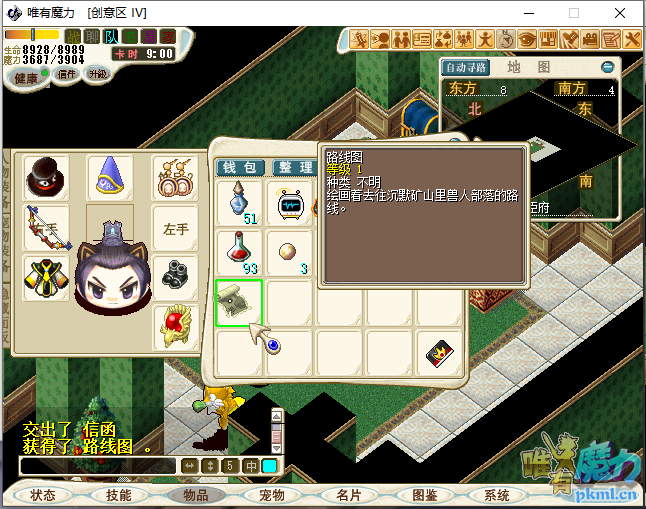This screenshot has height=509, width=646.
Task: Sort the bag with 整理 button
Action: (x=295, y=167)
